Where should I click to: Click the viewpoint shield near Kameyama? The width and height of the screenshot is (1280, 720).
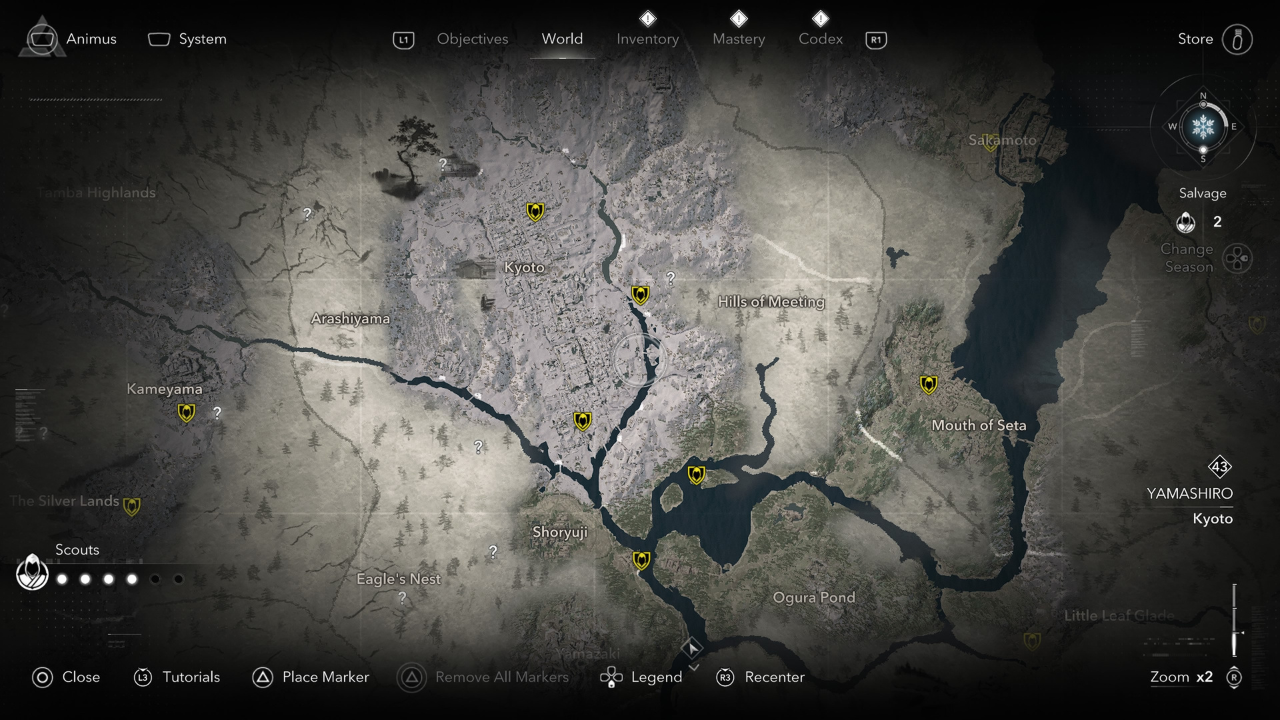[x=186, y=411]
